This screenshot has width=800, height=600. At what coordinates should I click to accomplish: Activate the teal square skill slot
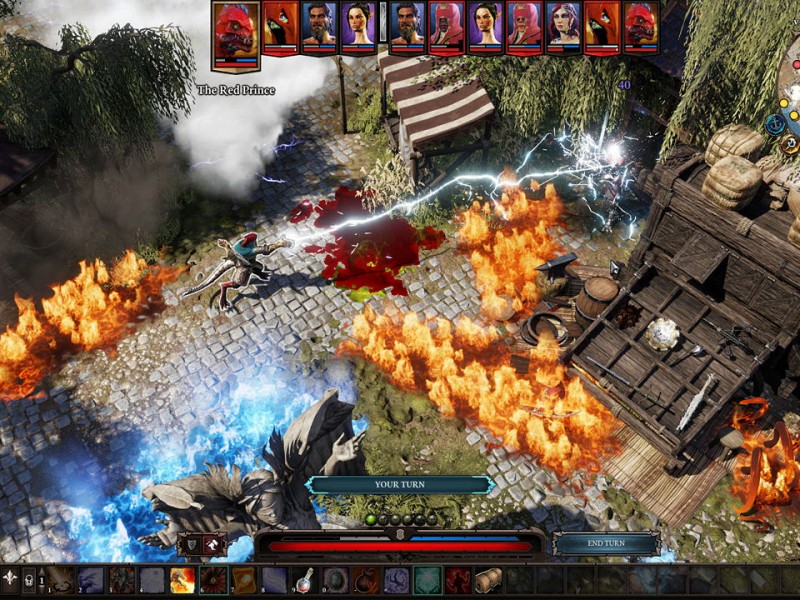427,580
